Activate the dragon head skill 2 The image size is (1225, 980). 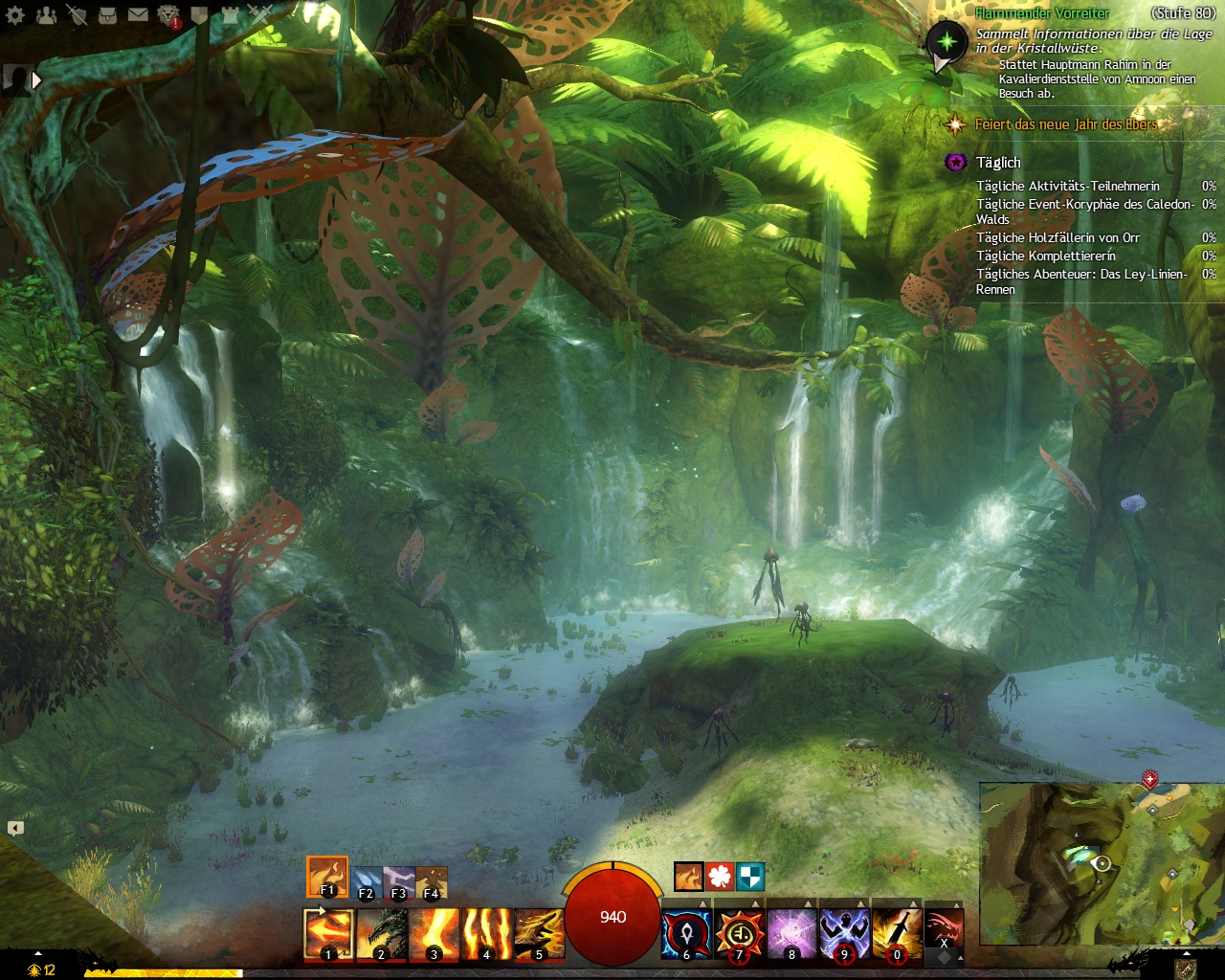pyautogui.click(x=381, y=934)
